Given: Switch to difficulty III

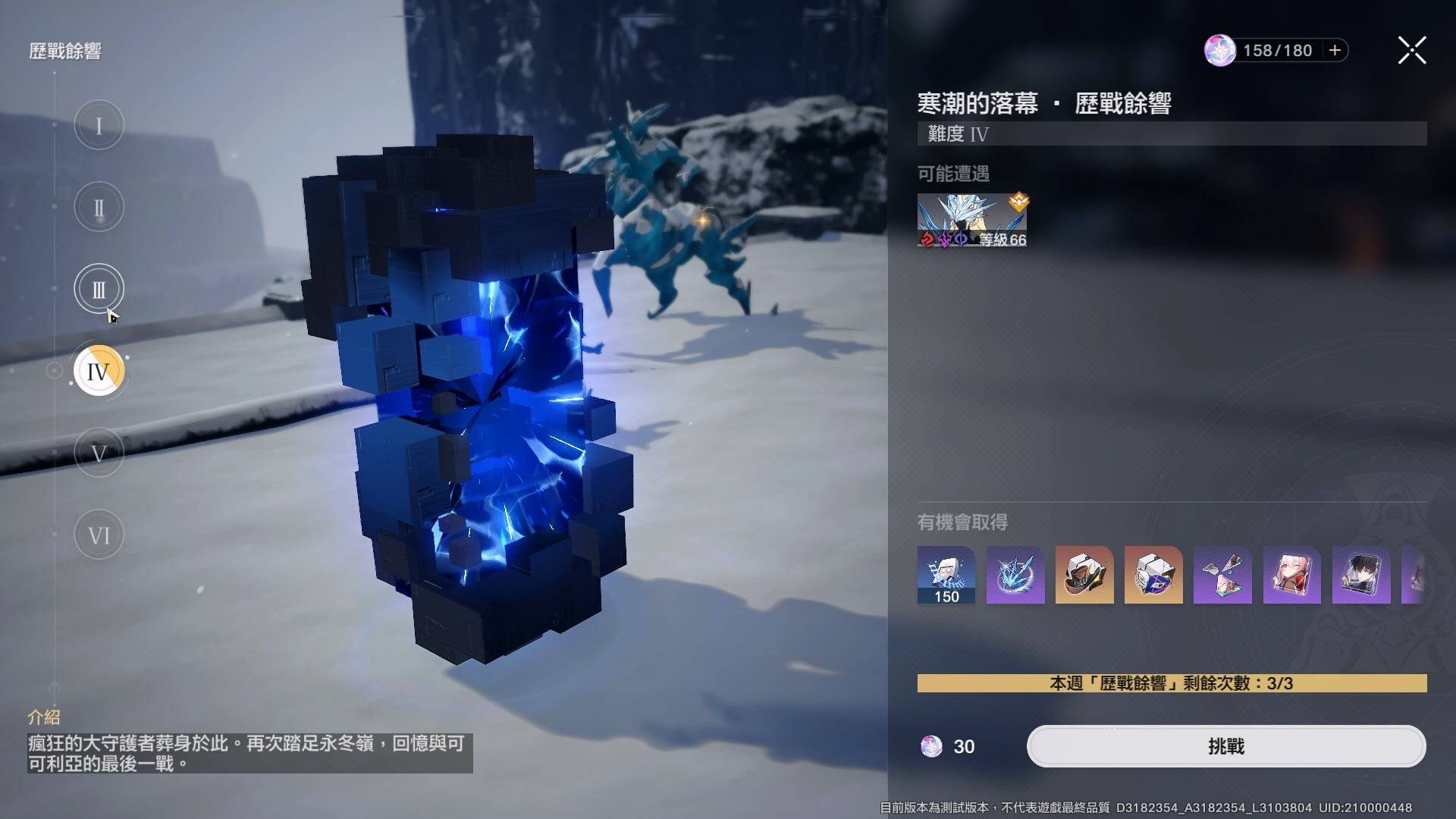Looking at the screenshot, I should pos(99,290).
